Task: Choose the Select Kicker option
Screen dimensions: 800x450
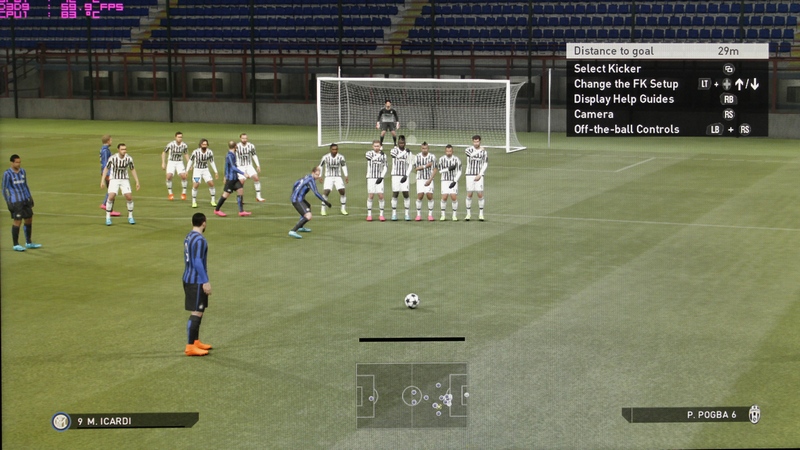Action: [x=608, y=69]
